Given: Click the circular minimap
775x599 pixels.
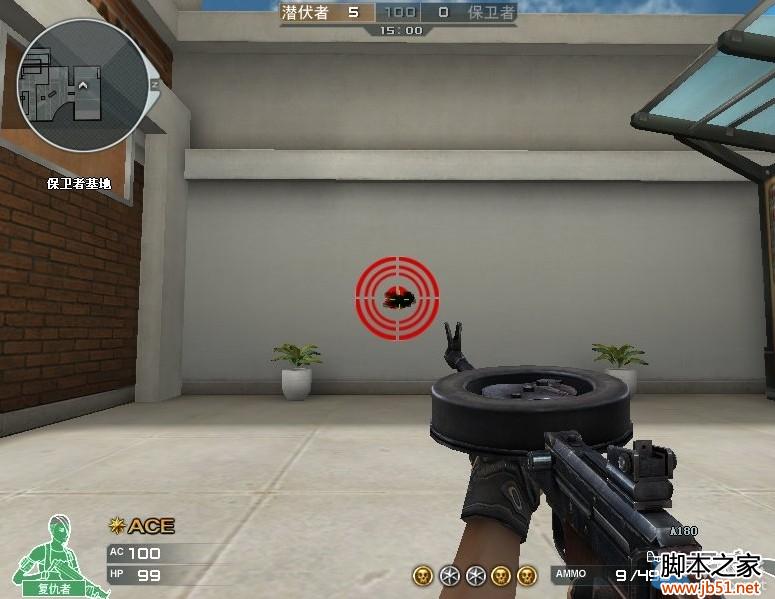Looking at the screenshot, I should coord(82,86).
